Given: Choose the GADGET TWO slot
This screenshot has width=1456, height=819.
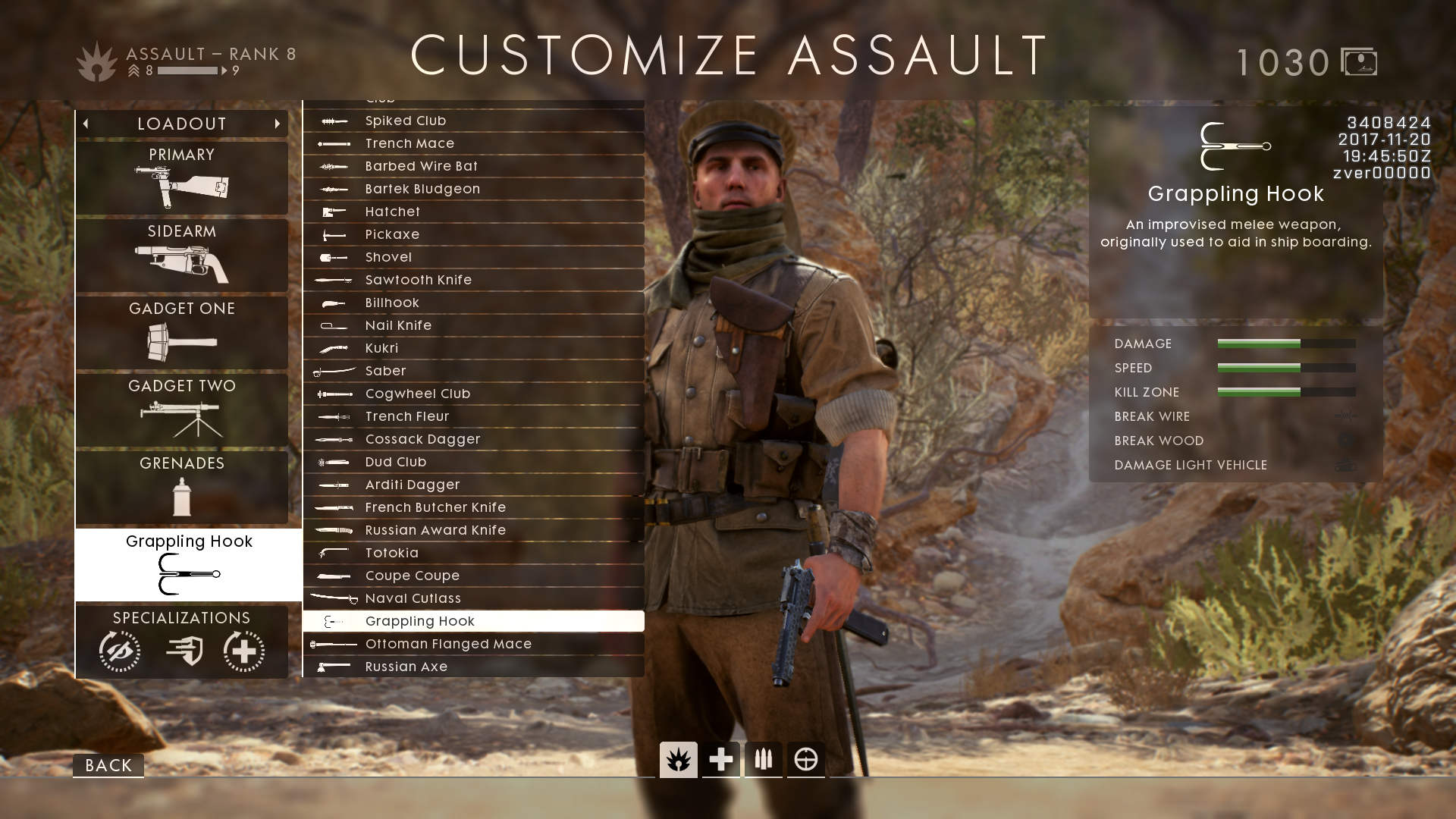Looking at the screenshot, I should pyautogui.click(x=182, y=410).
